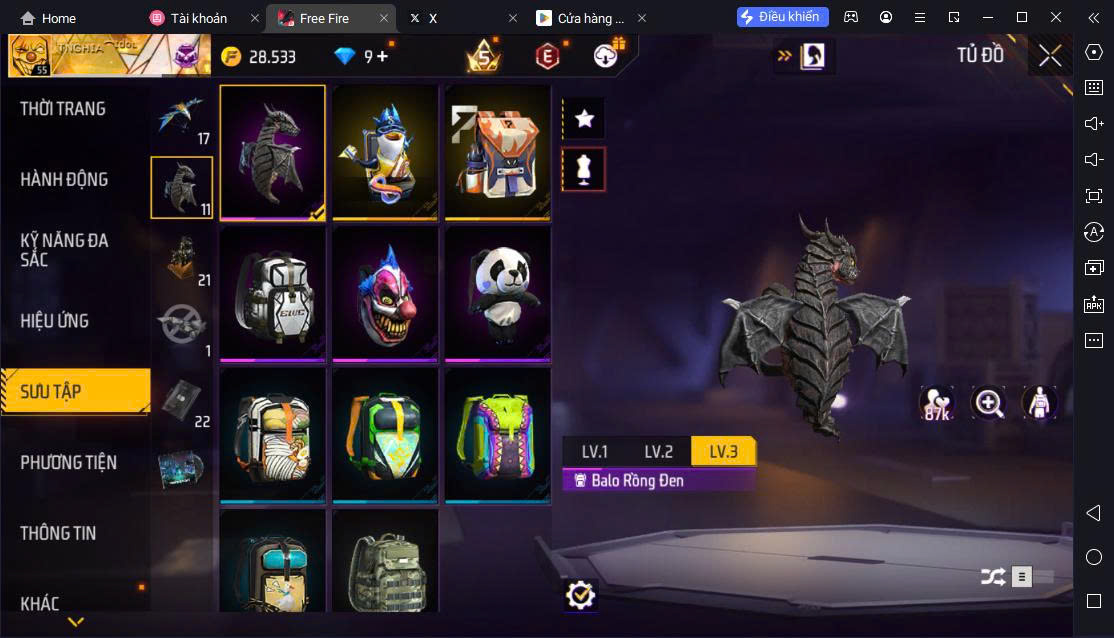The image size is (1114, 638).
Task: Select the penguin wizard backpack
Action: pos(385,152)
